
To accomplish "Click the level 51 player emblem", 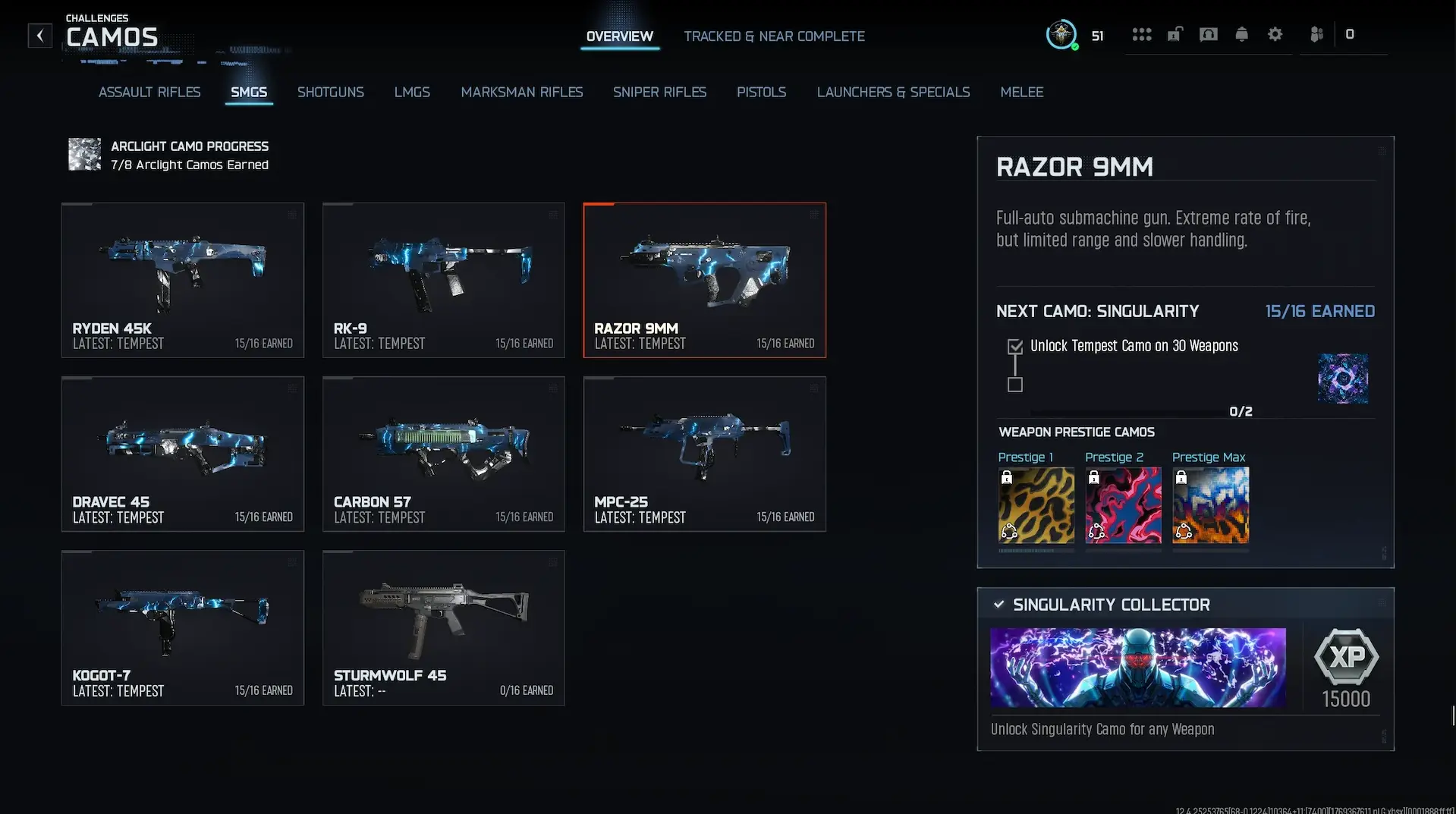I will (1061, 34).
